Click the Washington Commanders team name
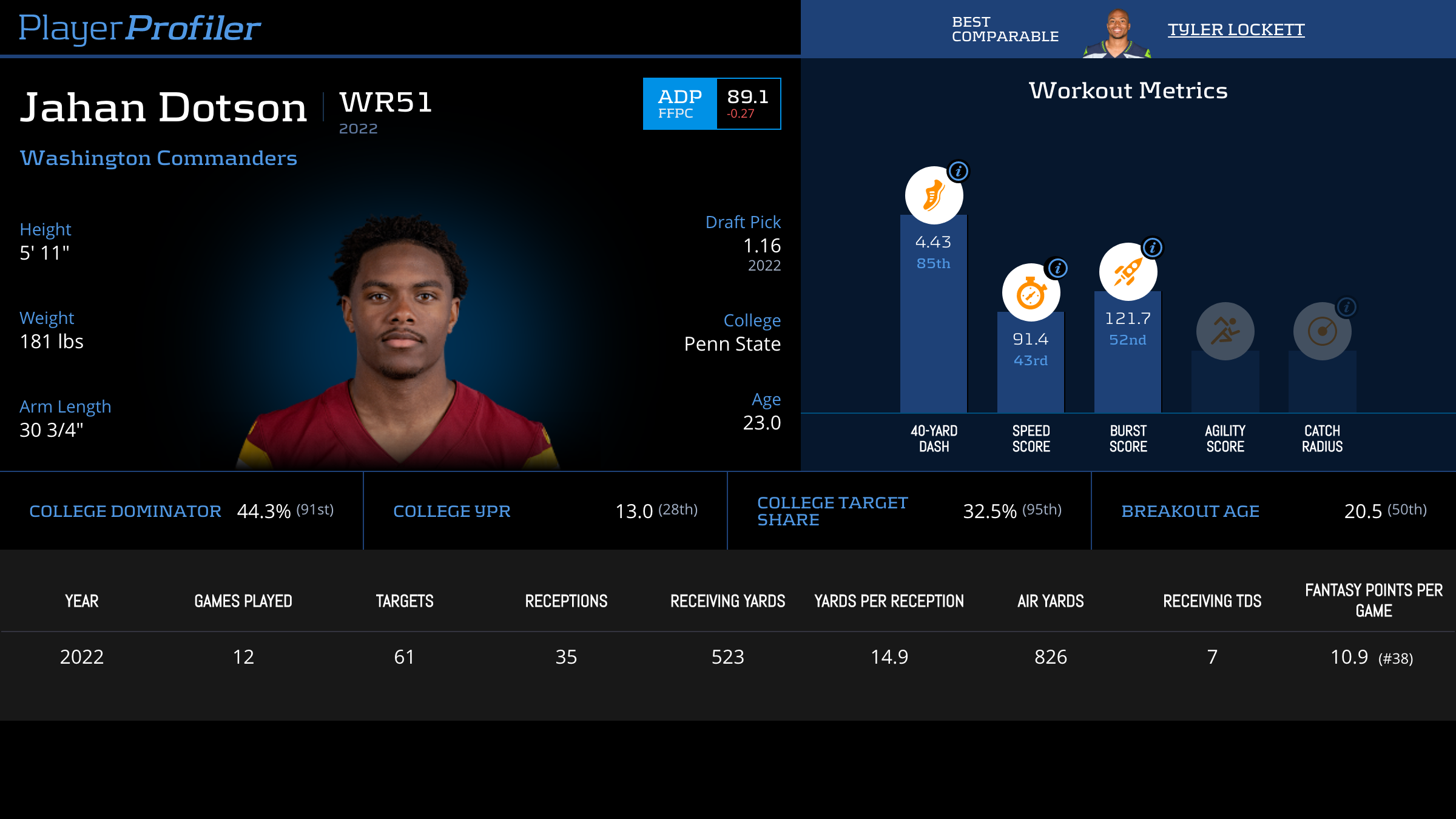1456x819 pixels. click(158, 158)
